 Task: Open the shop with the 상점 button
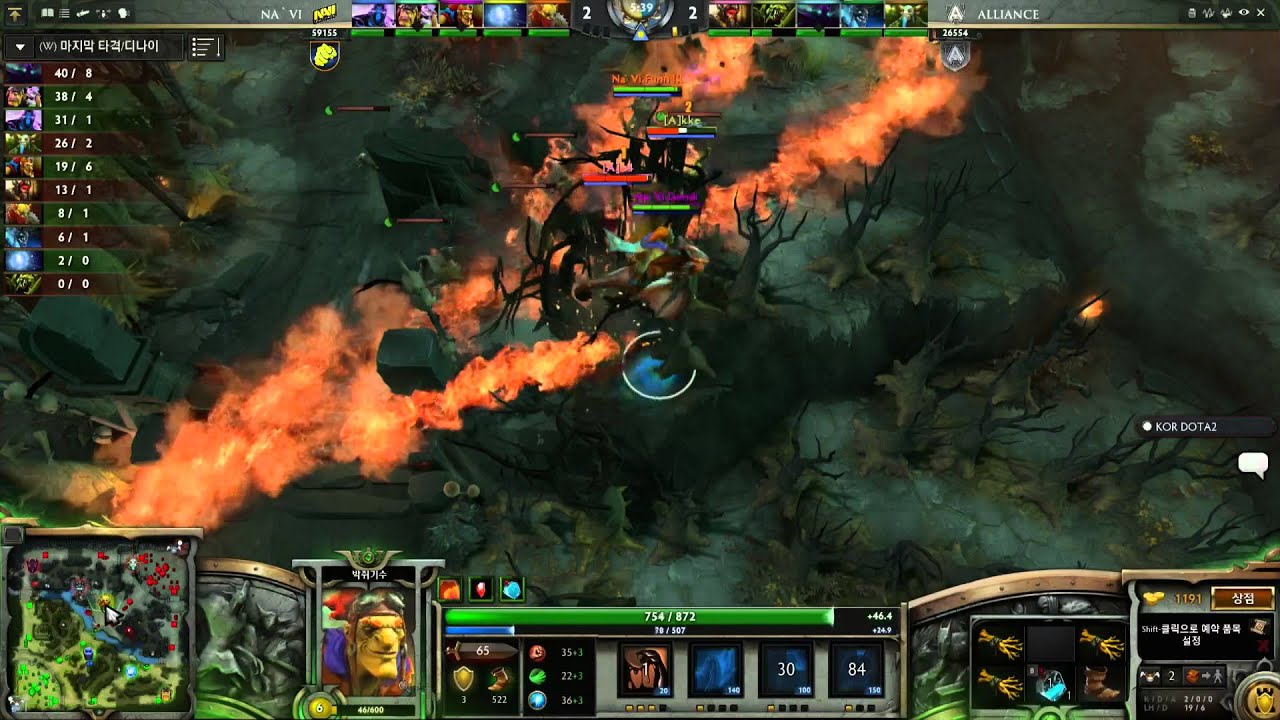1243,598
